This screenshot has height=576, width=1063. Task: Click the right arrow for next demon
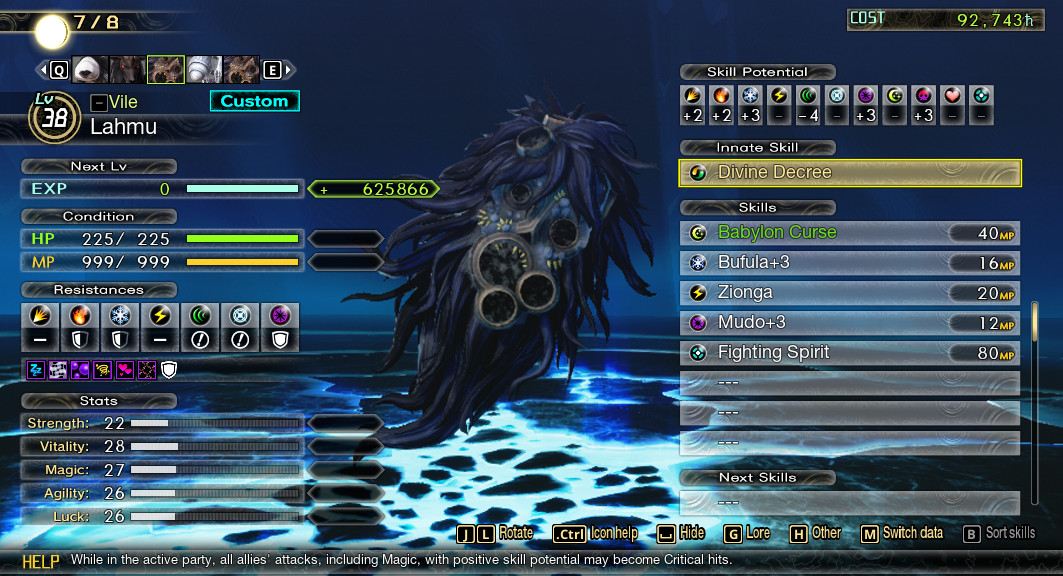289,70
